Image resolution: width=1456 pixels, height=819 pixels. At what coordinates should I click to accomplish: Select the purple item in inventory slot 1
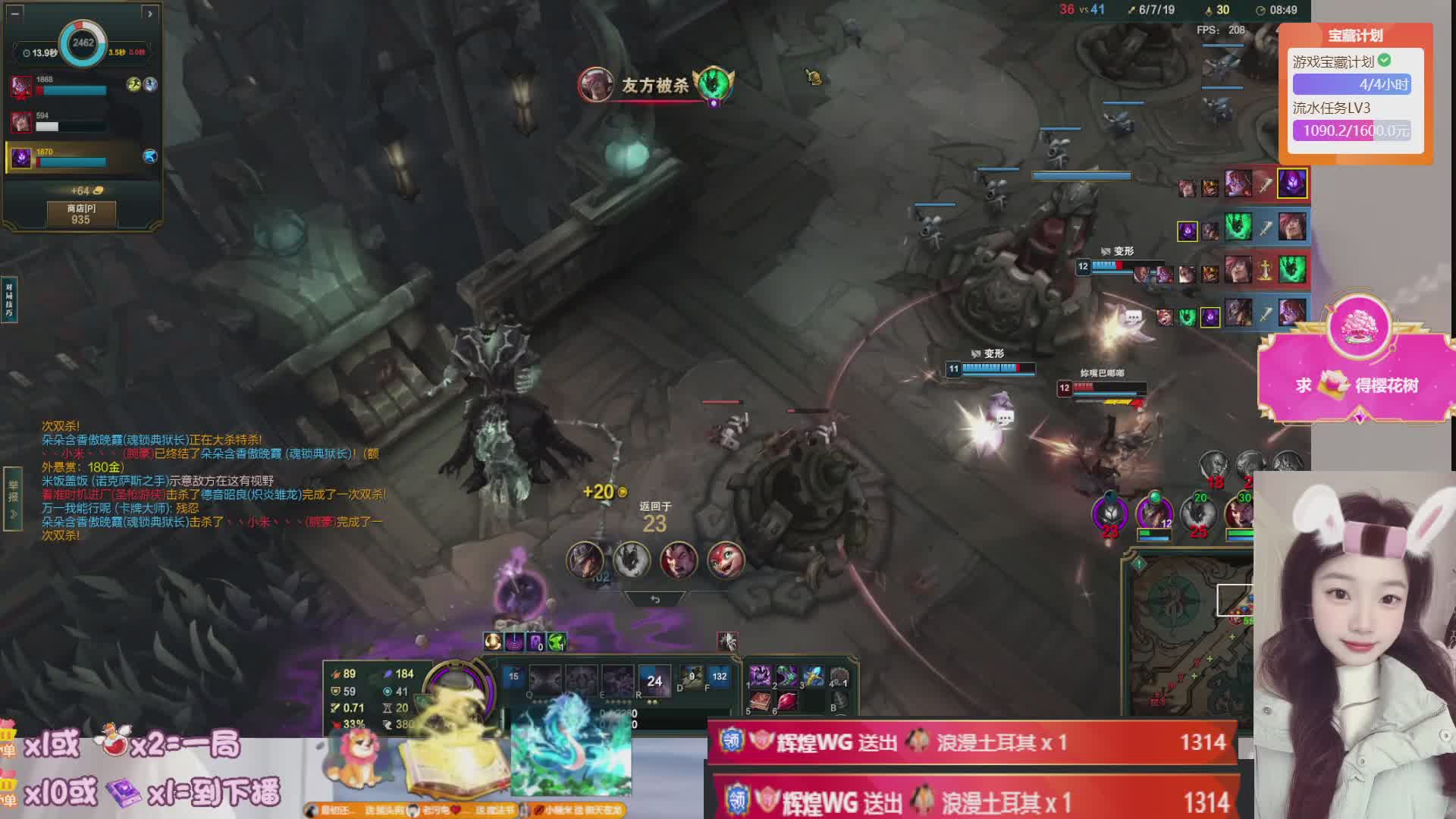(760, 675)
